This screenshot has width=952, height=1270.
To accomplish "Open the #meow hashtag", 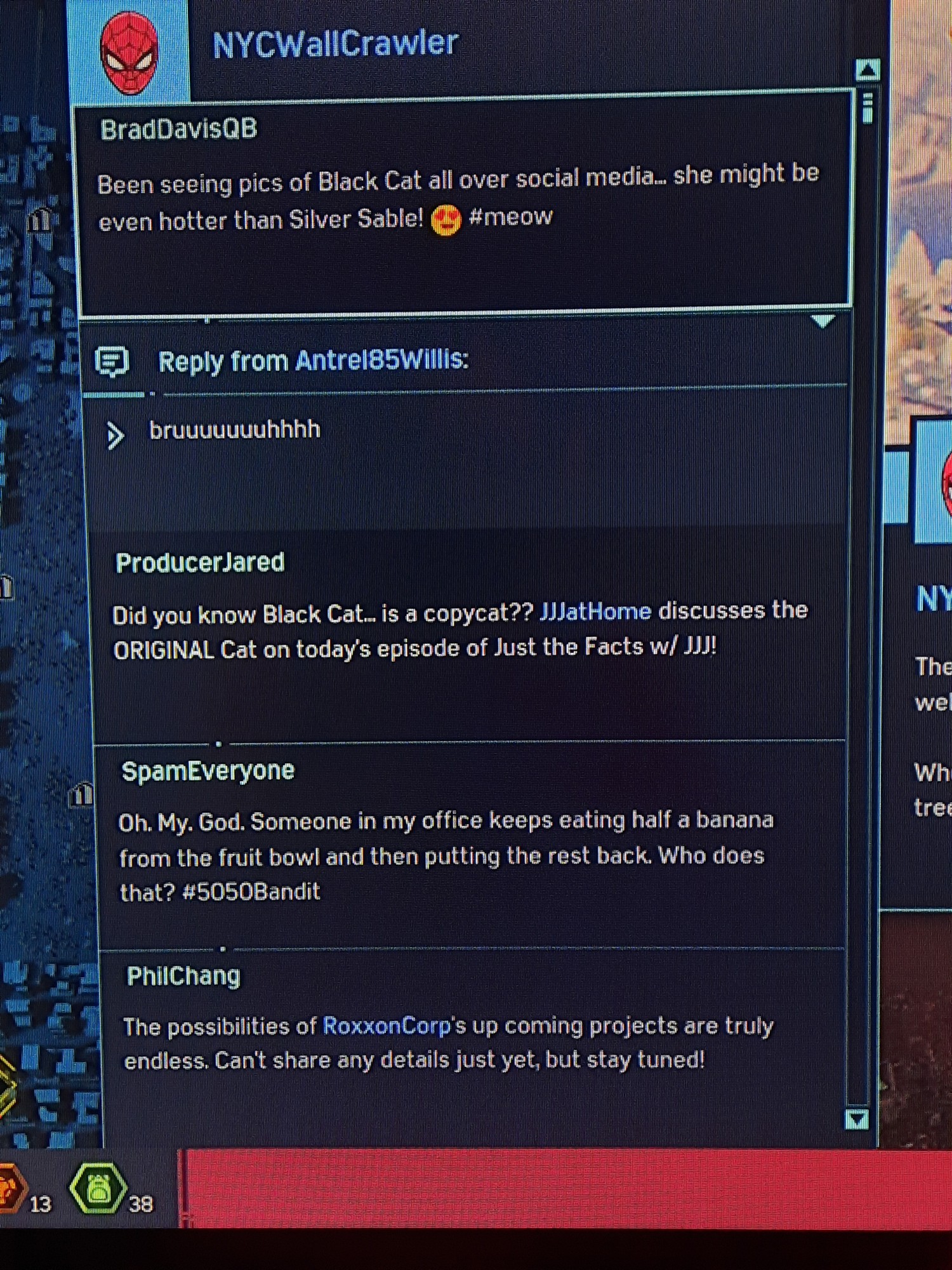I will tap(511, 217).
